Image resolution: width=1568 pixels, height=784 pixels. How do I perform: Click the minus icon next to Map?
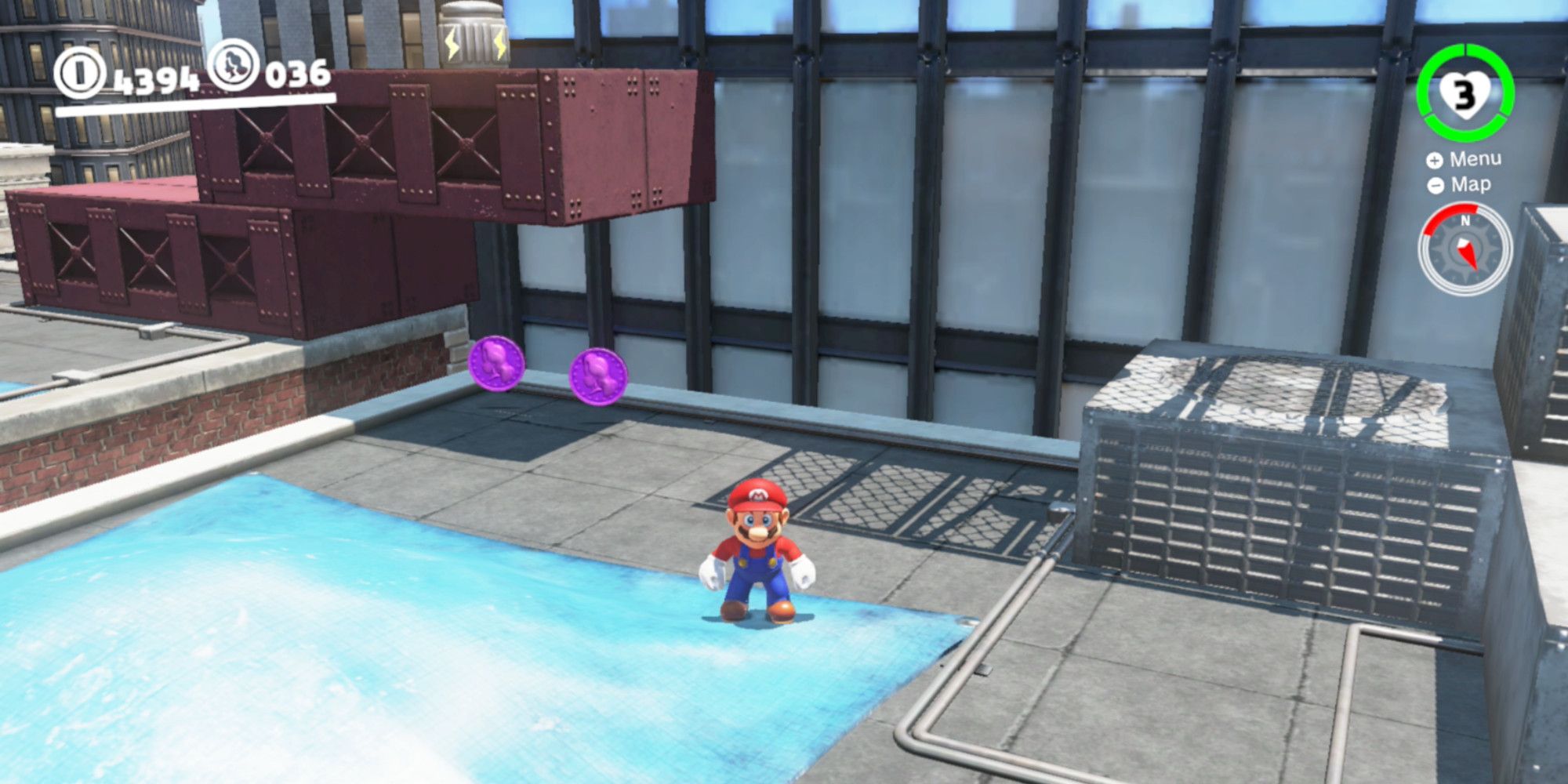[1436, 187]
